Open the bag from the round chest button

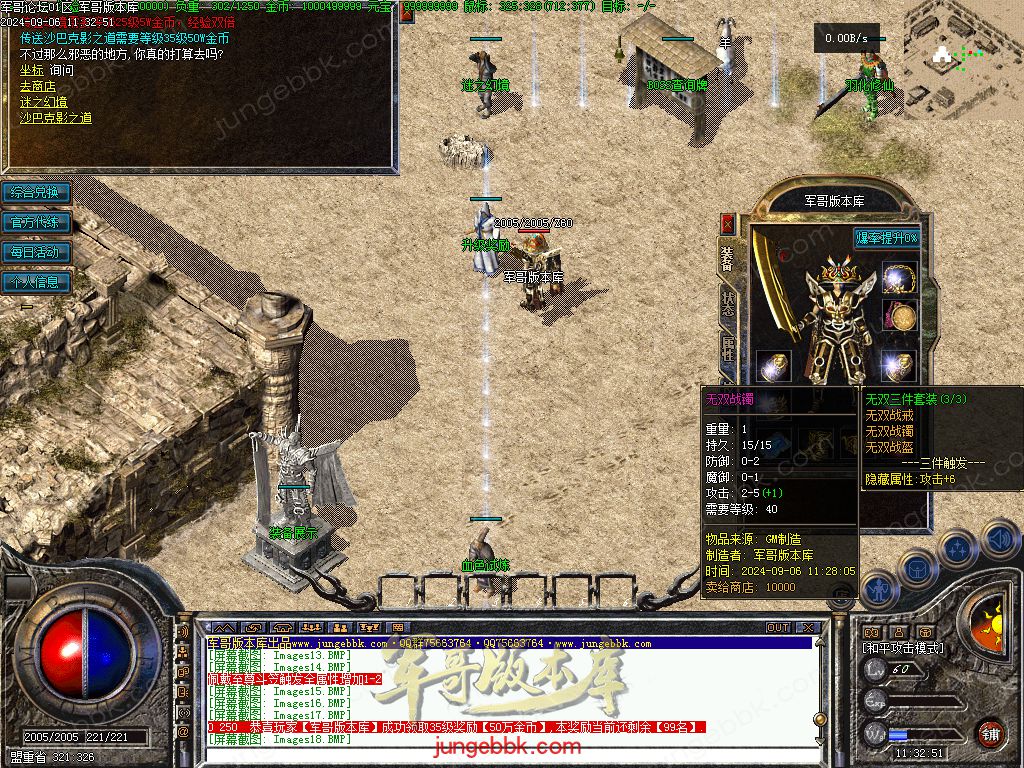point(917,571)
